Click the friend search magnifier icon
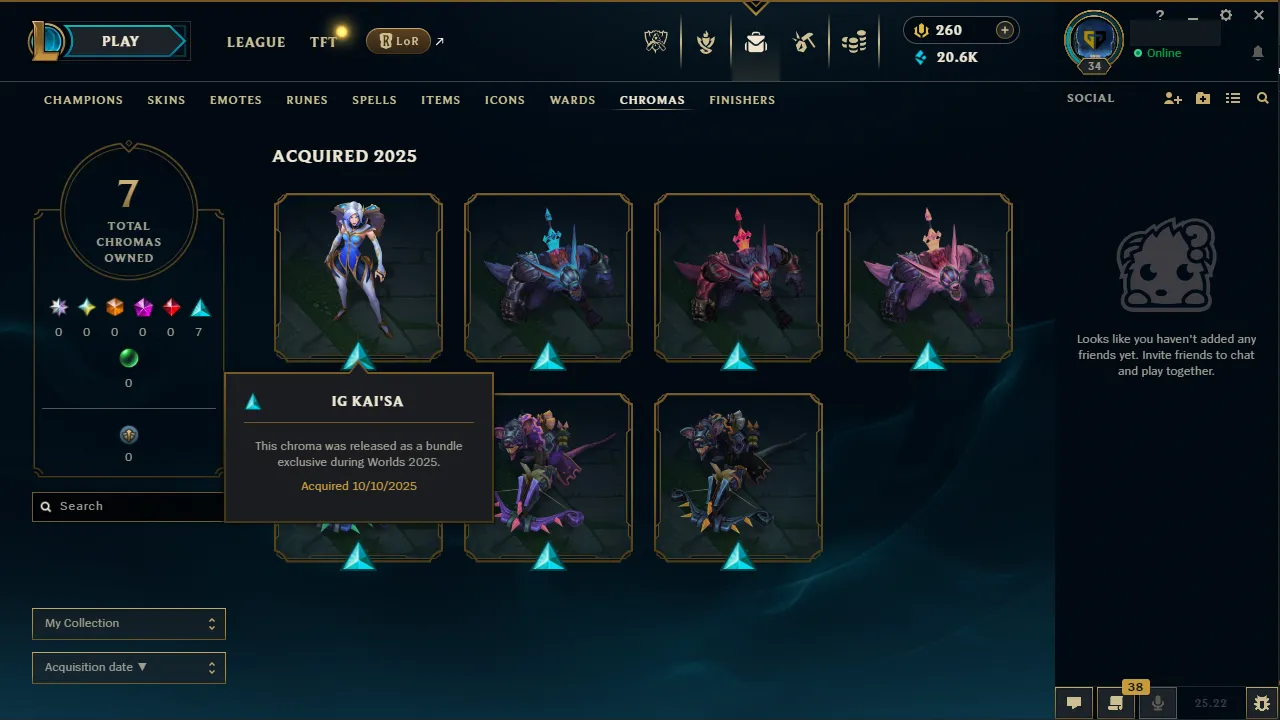The height and width of the screenshot is (720, 1280). pyautogui.click(x=1262, y=98)
